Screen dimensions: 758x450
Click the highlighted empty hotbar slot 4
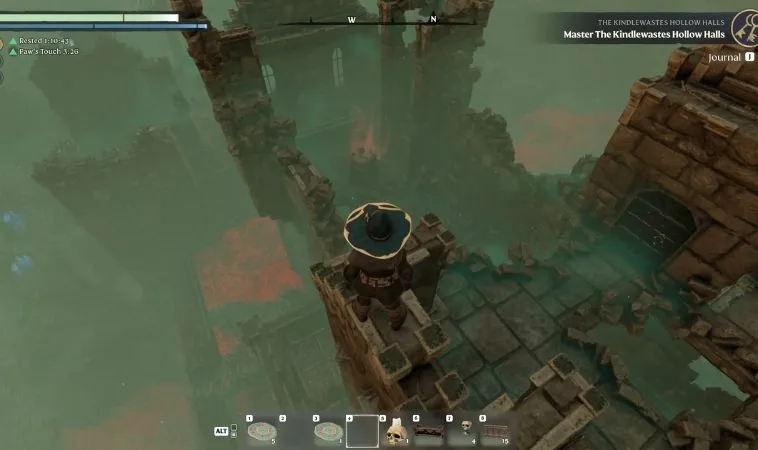tap(362, 431)
